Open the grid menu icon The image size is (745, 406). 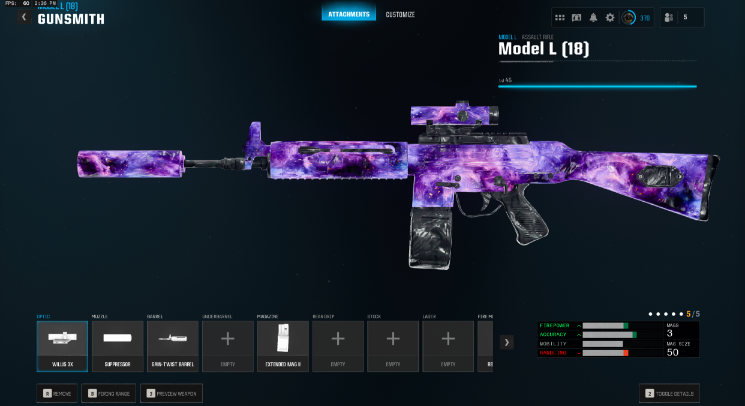tap(560, 18)
